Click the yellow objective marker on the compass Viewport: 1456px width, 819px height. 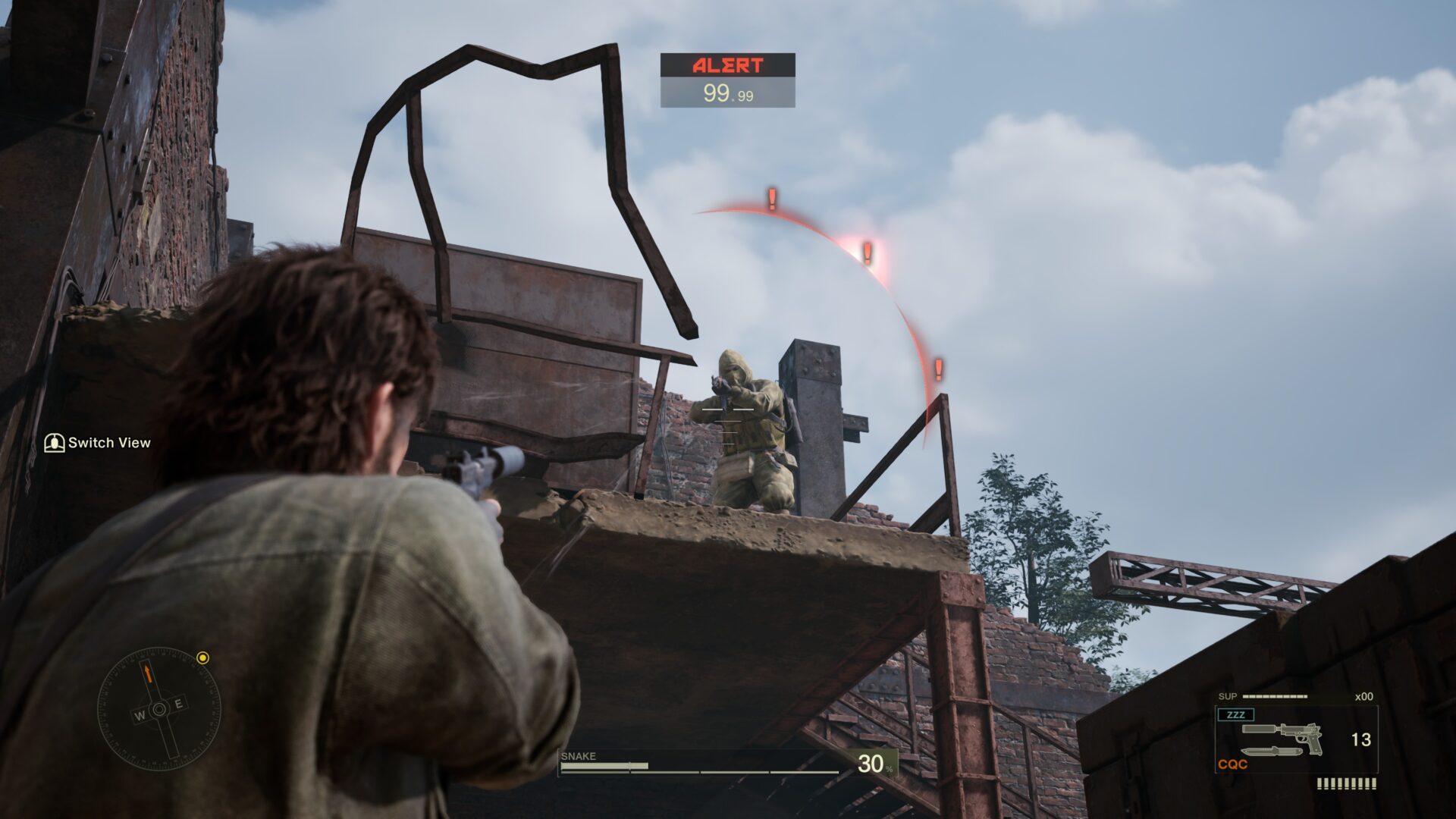click(x=202, y=657)
